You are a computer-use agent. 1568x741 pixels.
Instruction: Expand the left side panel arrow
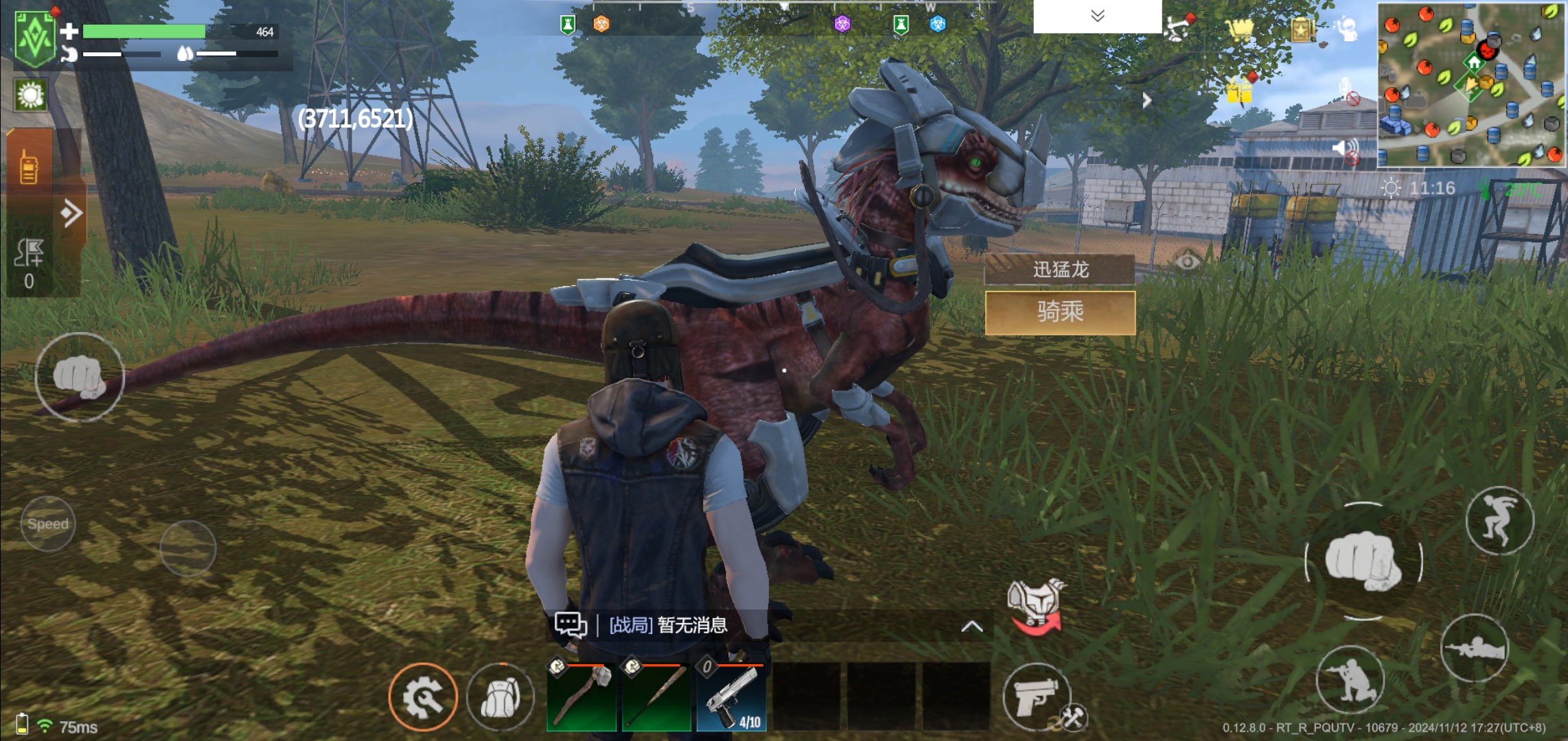tap(71, 213)
